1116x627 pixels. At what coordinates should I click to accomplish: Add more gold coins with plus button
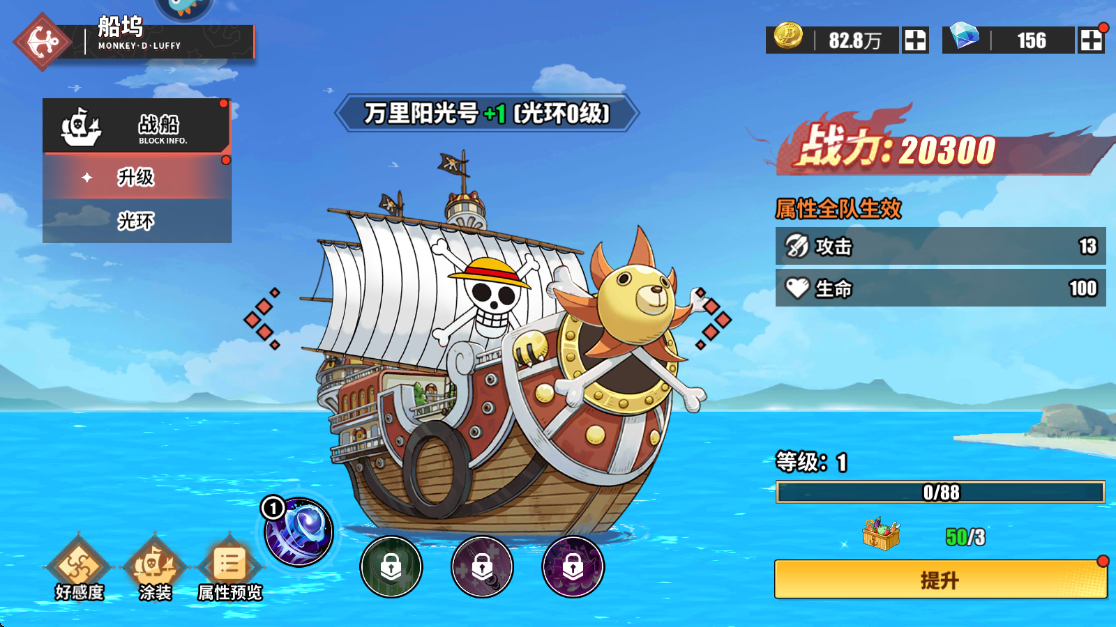pos(915,40)
